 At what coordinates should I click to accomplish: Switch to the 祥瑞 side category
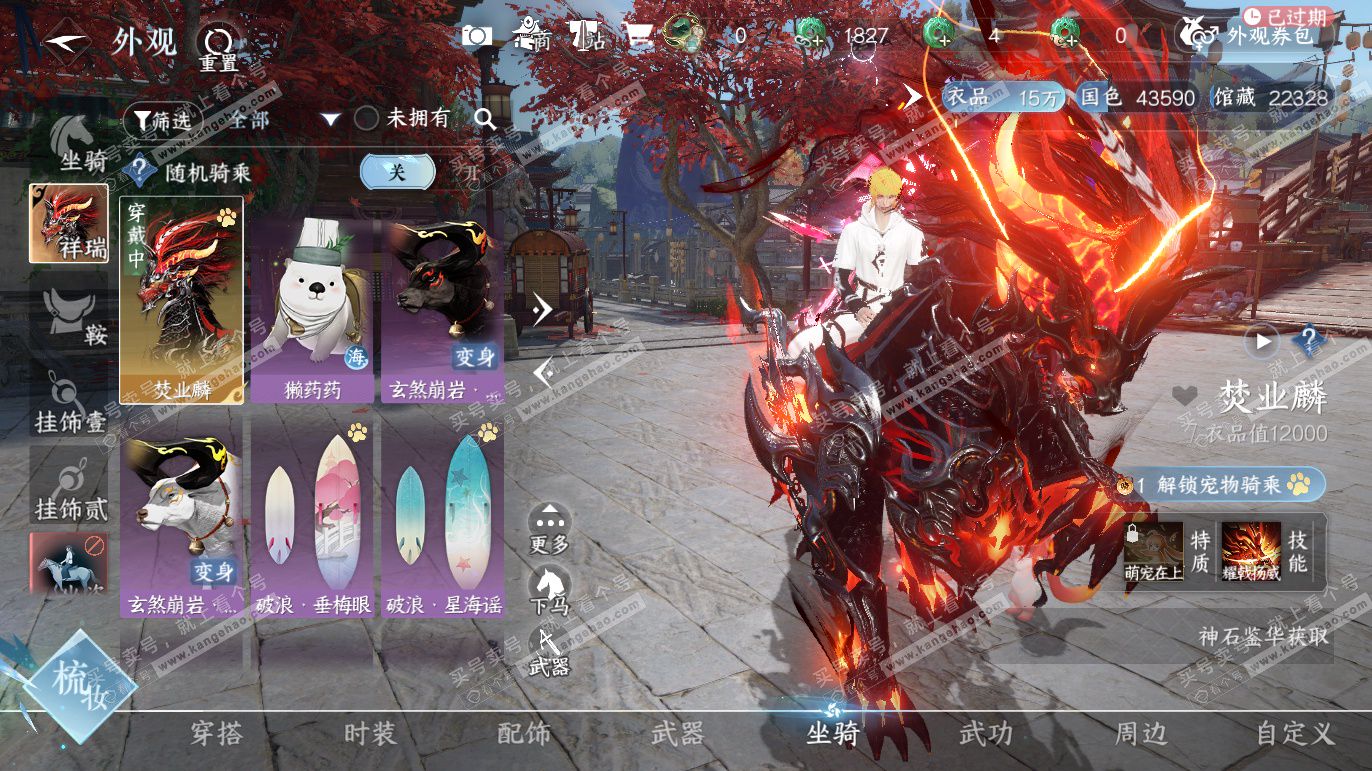(69, 223)
